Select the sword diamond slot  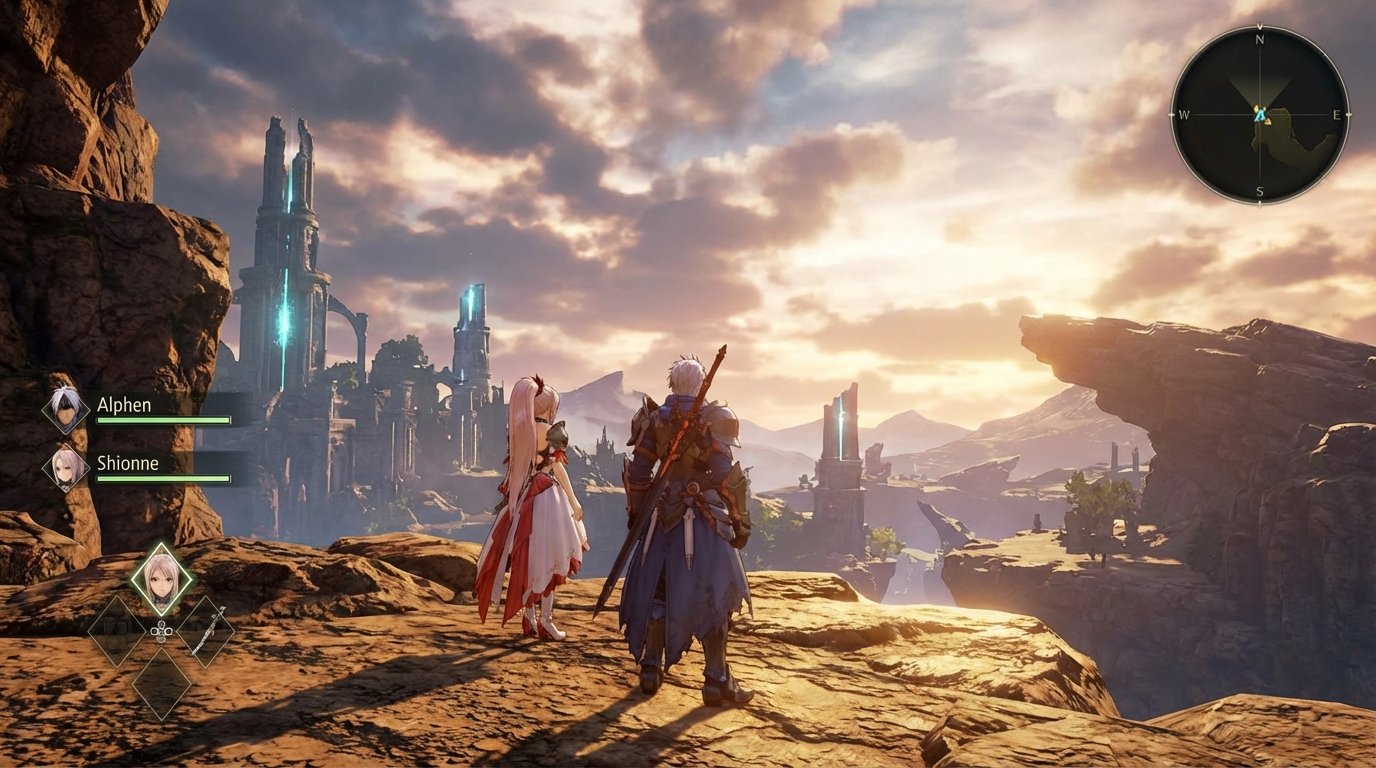pos(207,631)
